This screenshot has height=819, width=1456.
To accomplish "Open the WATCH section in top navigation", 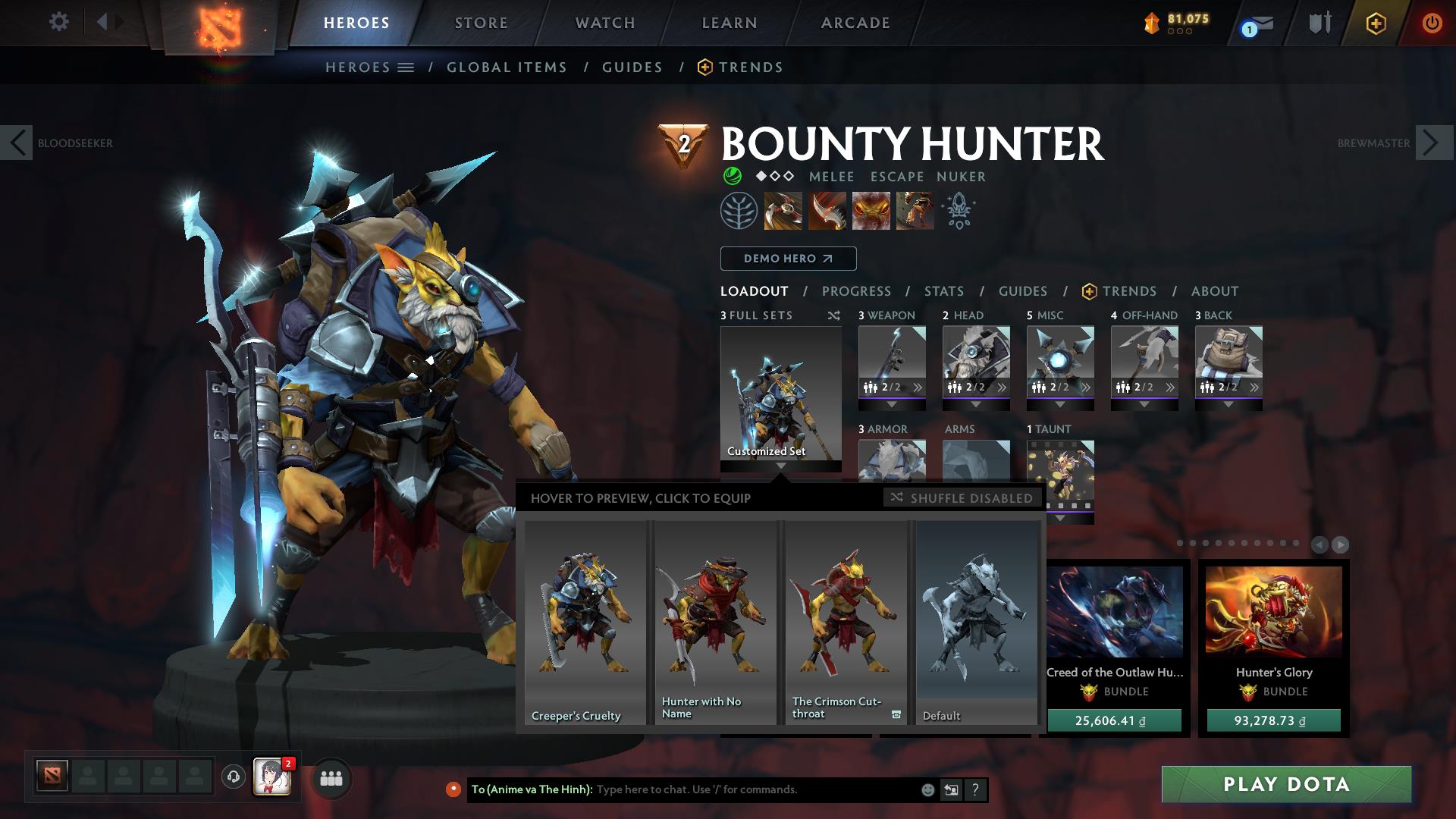I will 603,22.
